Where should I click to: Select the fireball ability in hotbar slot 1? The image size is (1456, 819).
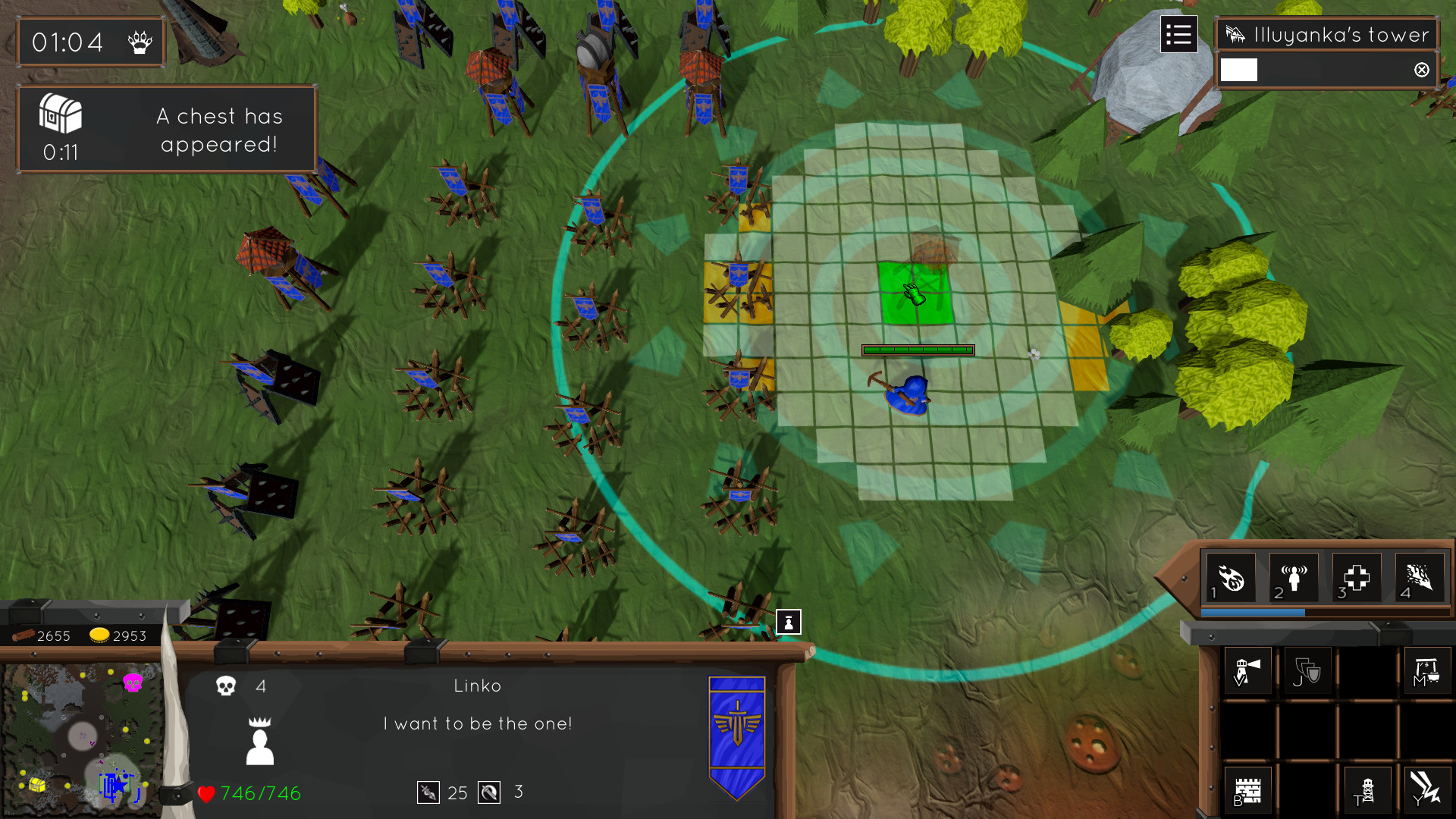[1231, 577]
